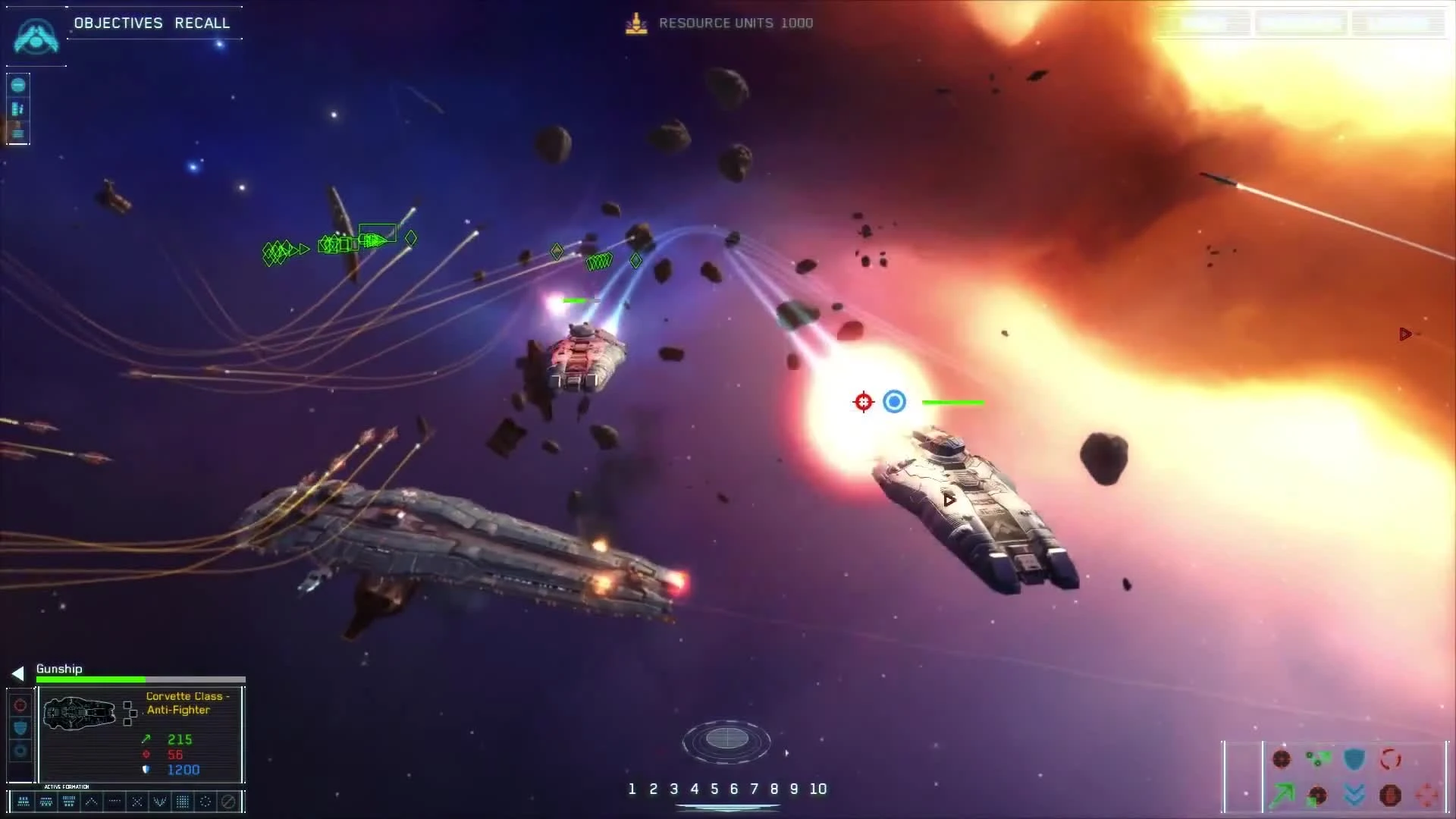Toggle the red targeting reticle on unit panel
1456x819 pixels.
tap(20, 706)
